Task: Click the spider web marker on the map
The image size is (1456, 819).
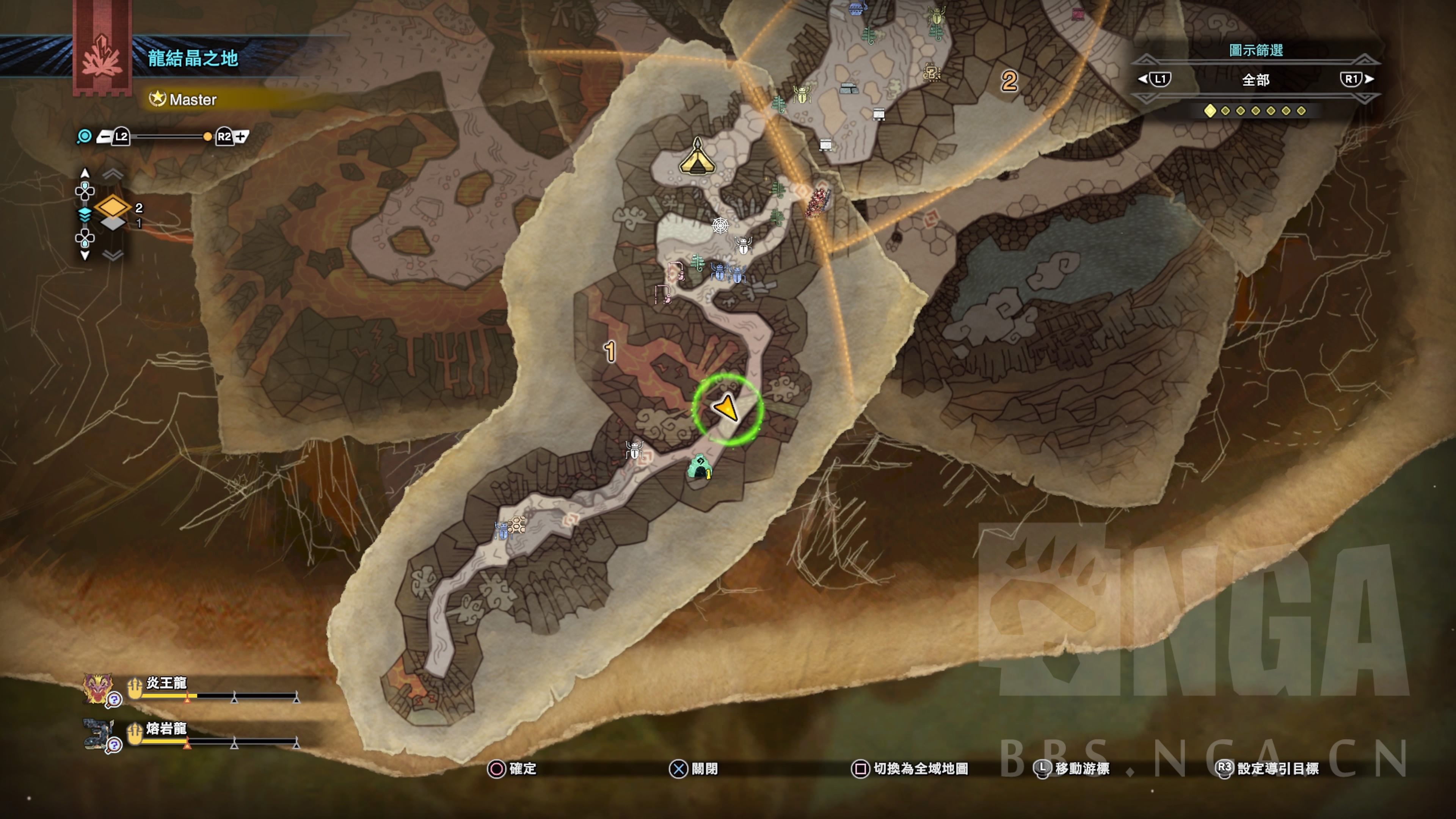Action: (x=720, y=226)
